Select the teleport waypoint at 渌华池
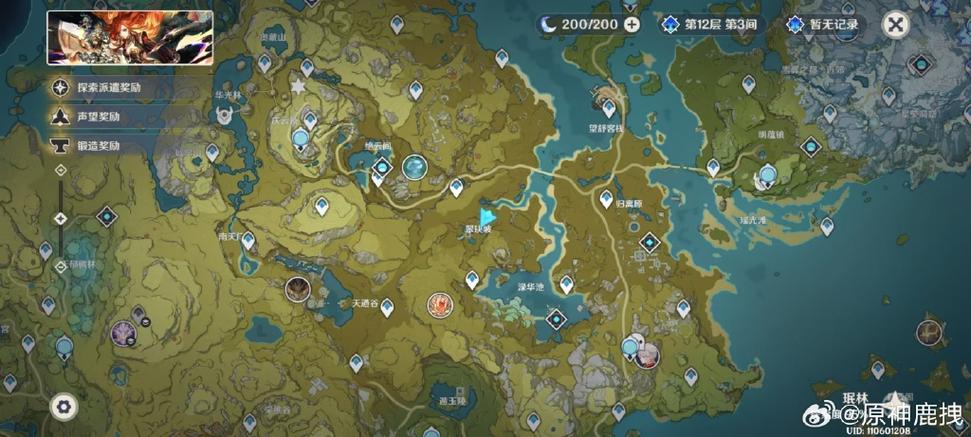Viewport: 971px width, 437px height. 566,286
